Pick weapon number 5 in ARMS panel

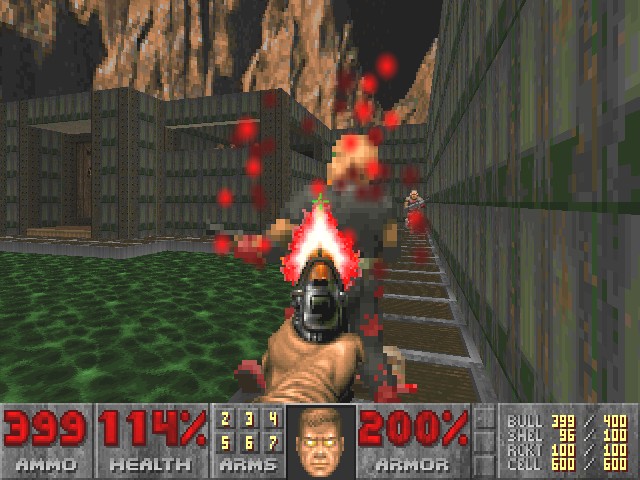pyautogui.click(x=226, y=439)
